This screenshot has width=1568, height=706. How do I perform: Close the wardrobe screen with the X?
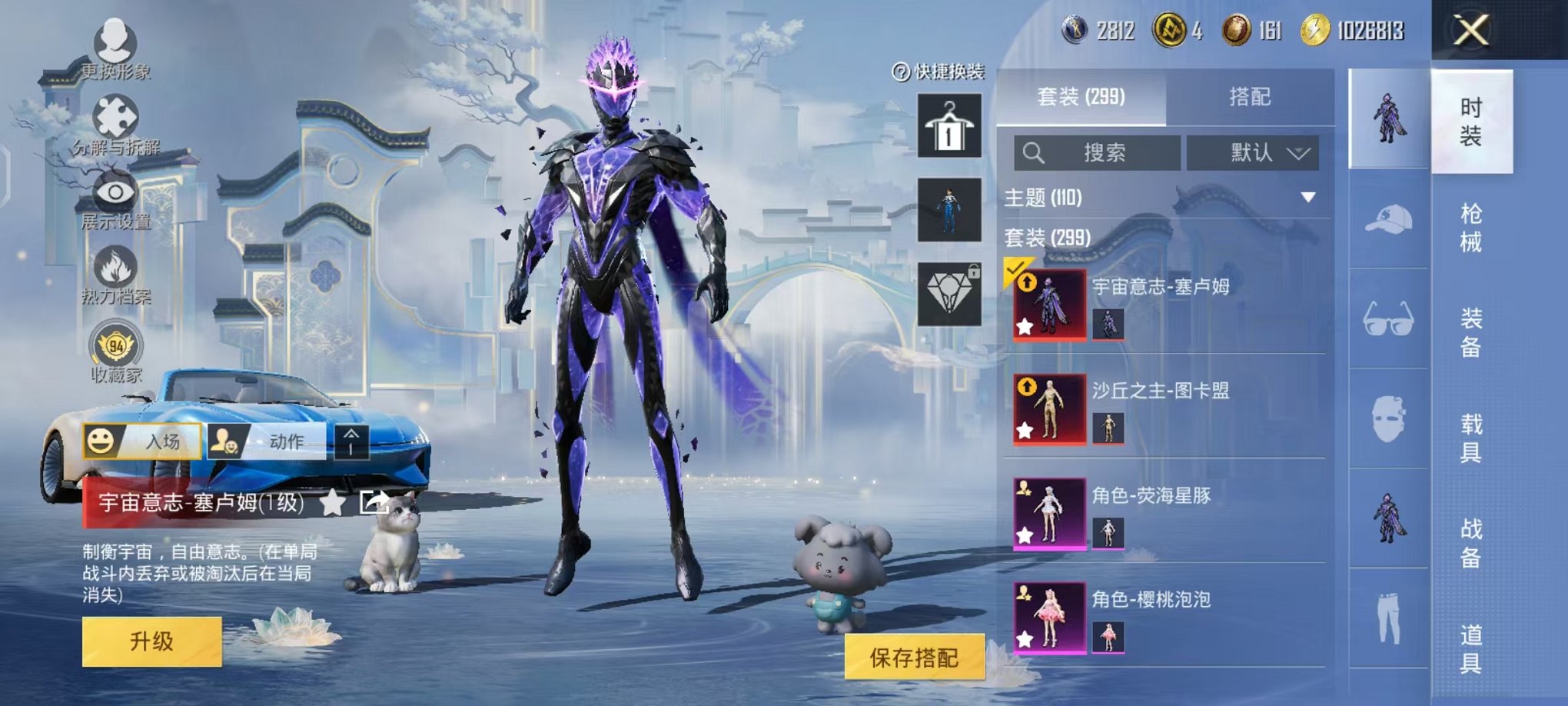coord(1470,31)
